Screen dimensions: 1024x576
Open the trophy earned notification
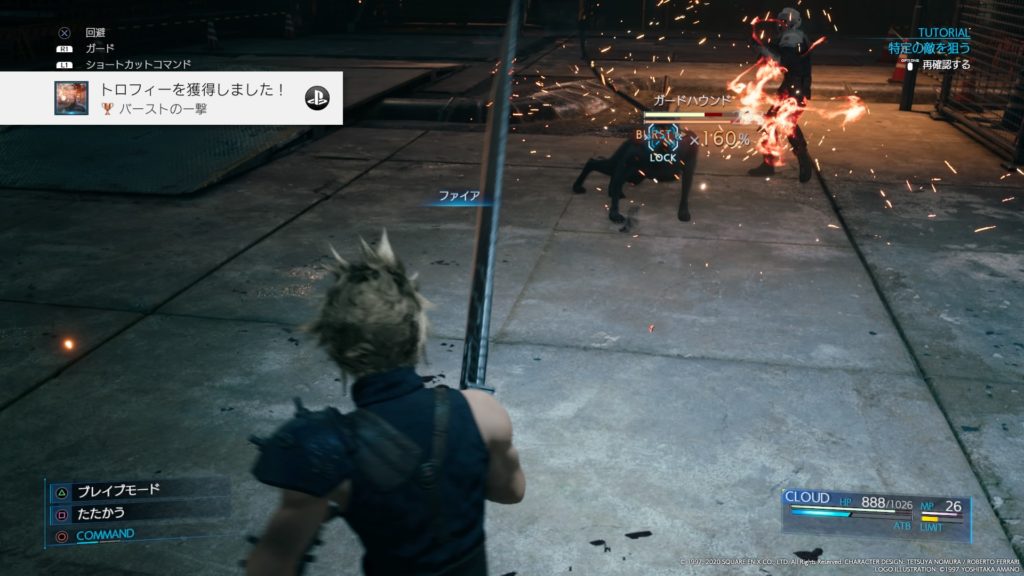click(x=190, y=98)
